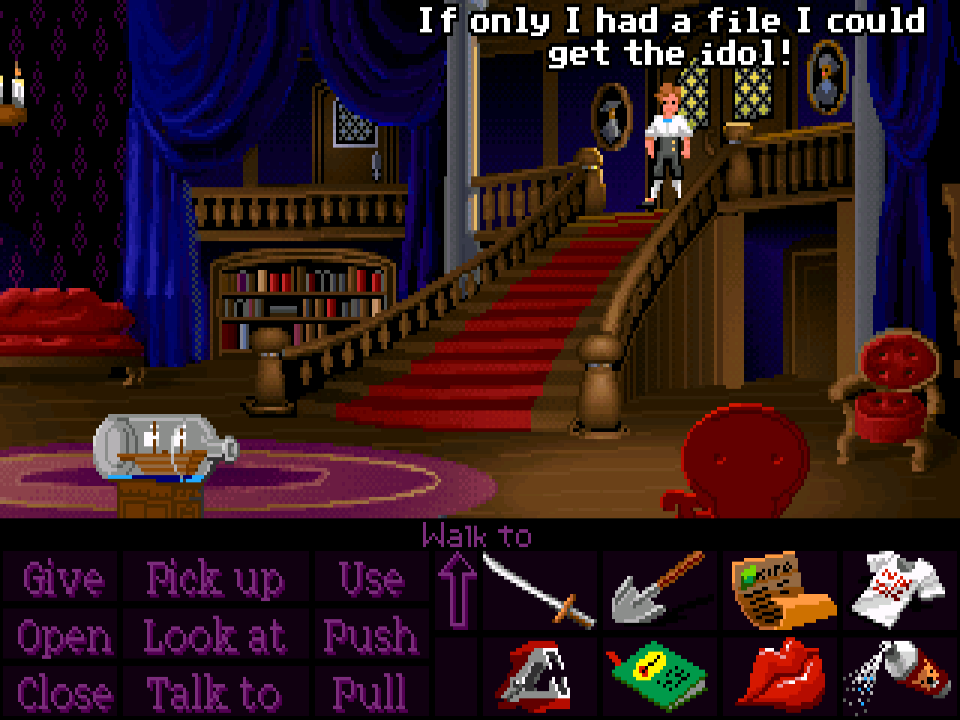Screen dimensions: 960x720
Task: Select the Open verb
Action: coord(64,636)
